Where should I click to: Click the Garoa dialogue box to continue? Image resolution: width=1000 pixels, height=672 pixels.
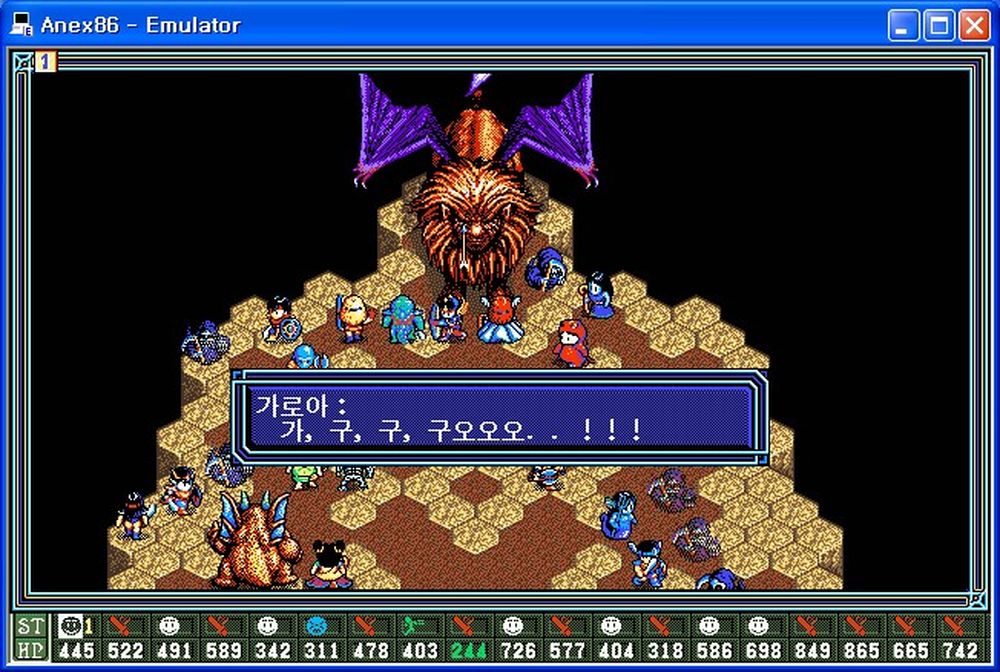[498, 417]
